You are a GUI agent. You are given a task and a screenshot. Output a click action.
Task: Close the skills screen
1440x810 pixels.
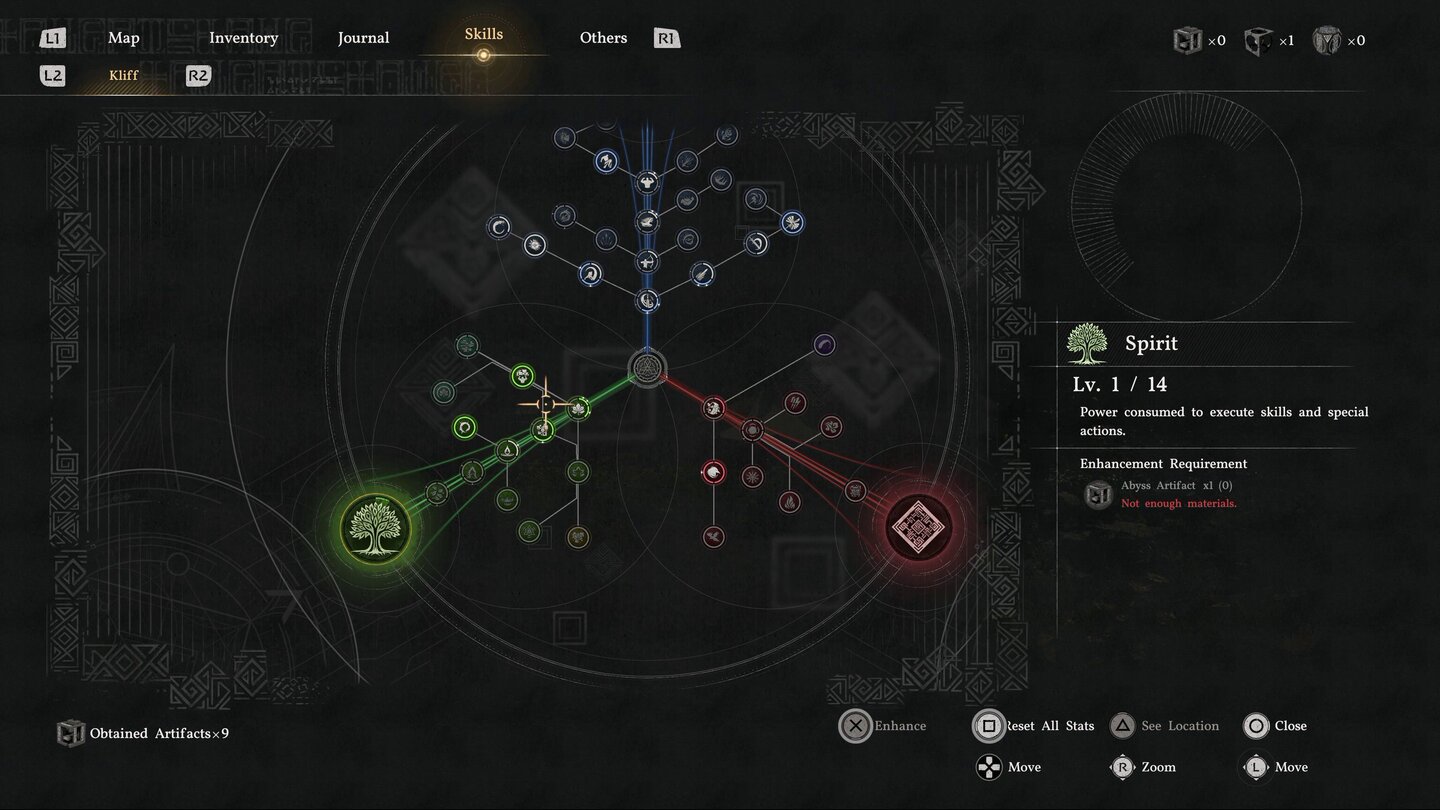pyautogui.click(x=1276, y=726)
